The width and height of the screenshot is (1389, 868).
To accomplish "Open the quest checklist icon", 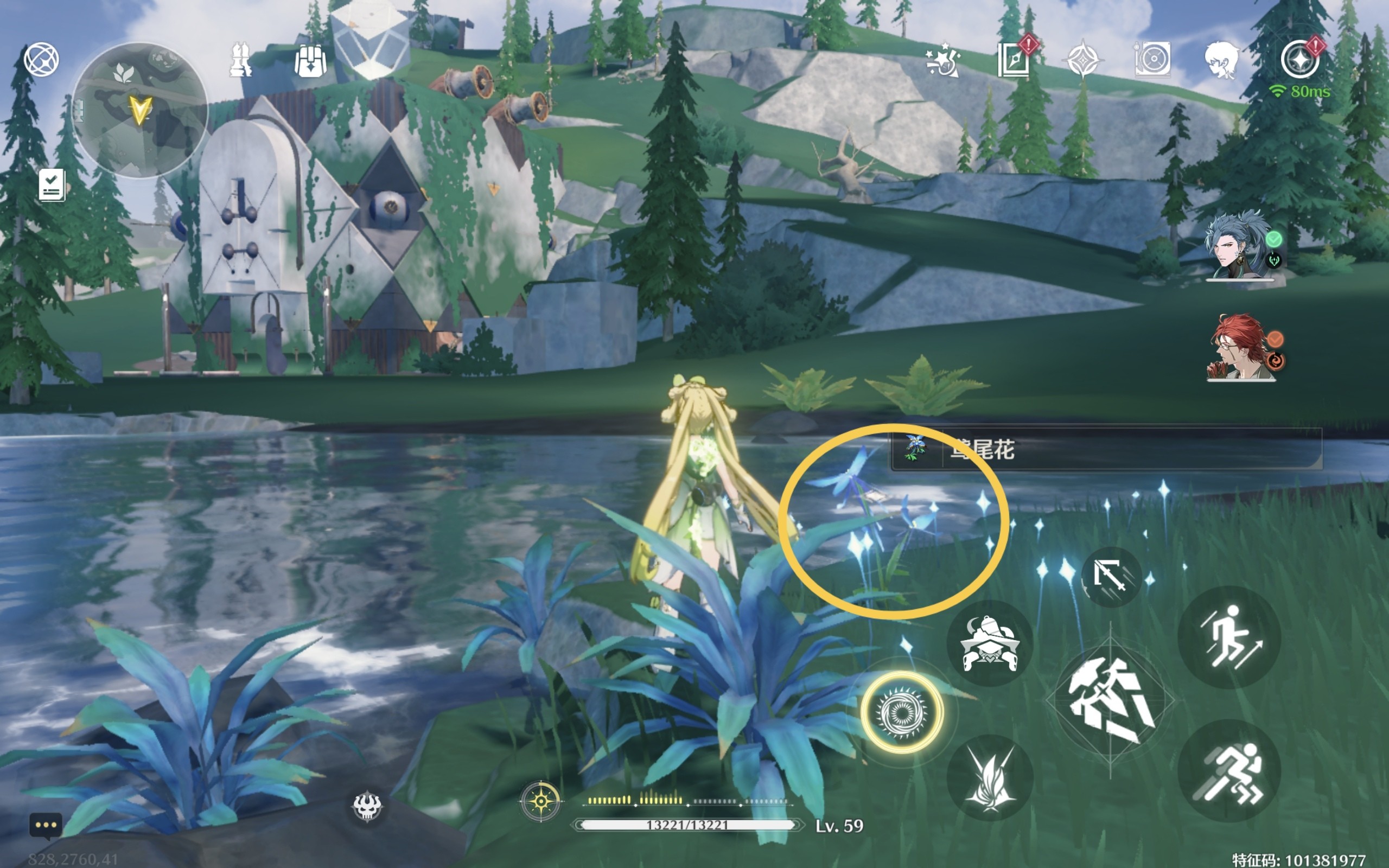I will point(52,185).
